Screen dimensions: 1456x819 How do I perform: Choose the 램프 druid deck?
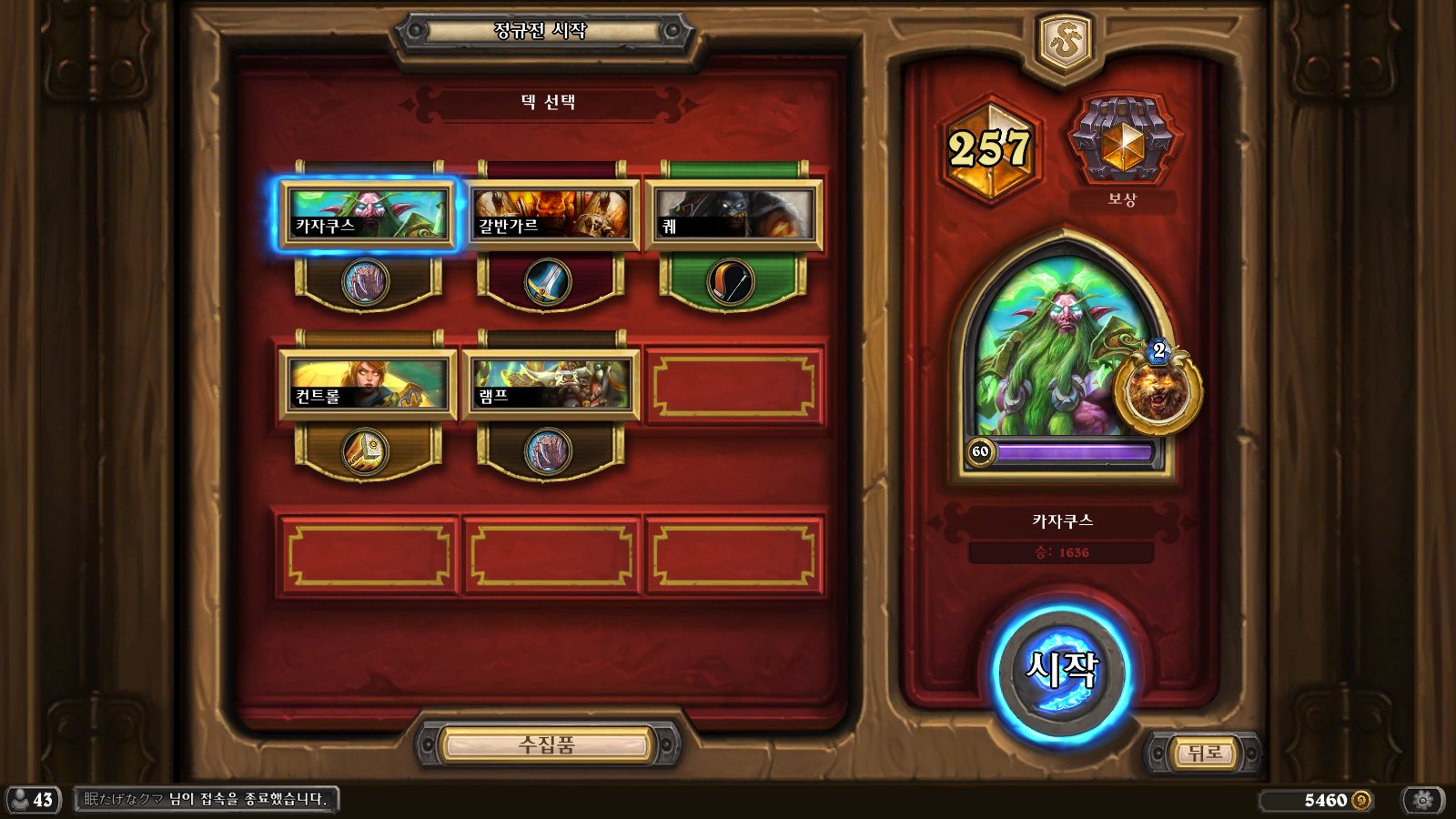(551, 385)
